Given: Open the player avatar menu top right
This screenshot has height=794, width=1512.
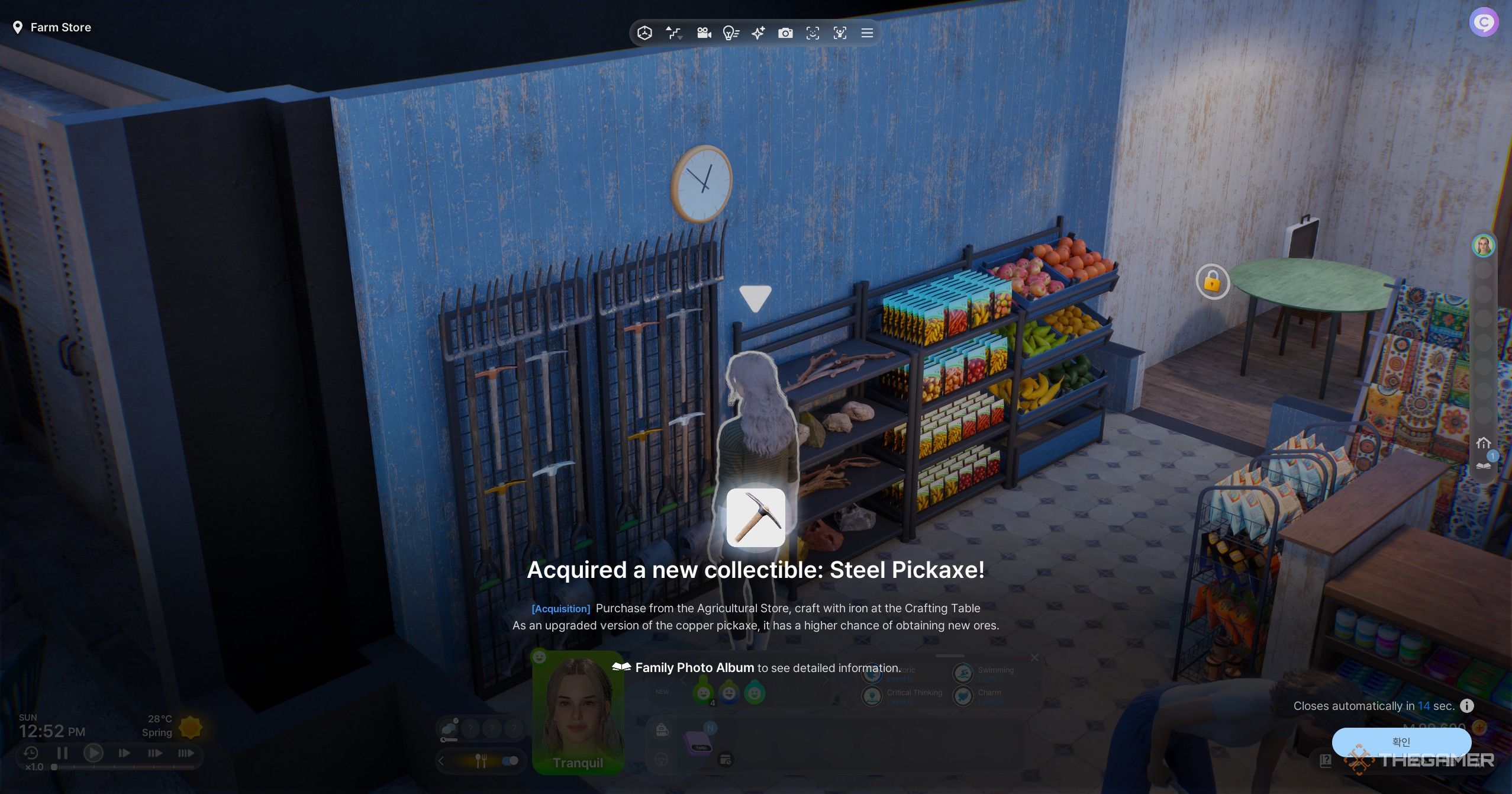Looking at the screenshot, I should pos(1484,22).
